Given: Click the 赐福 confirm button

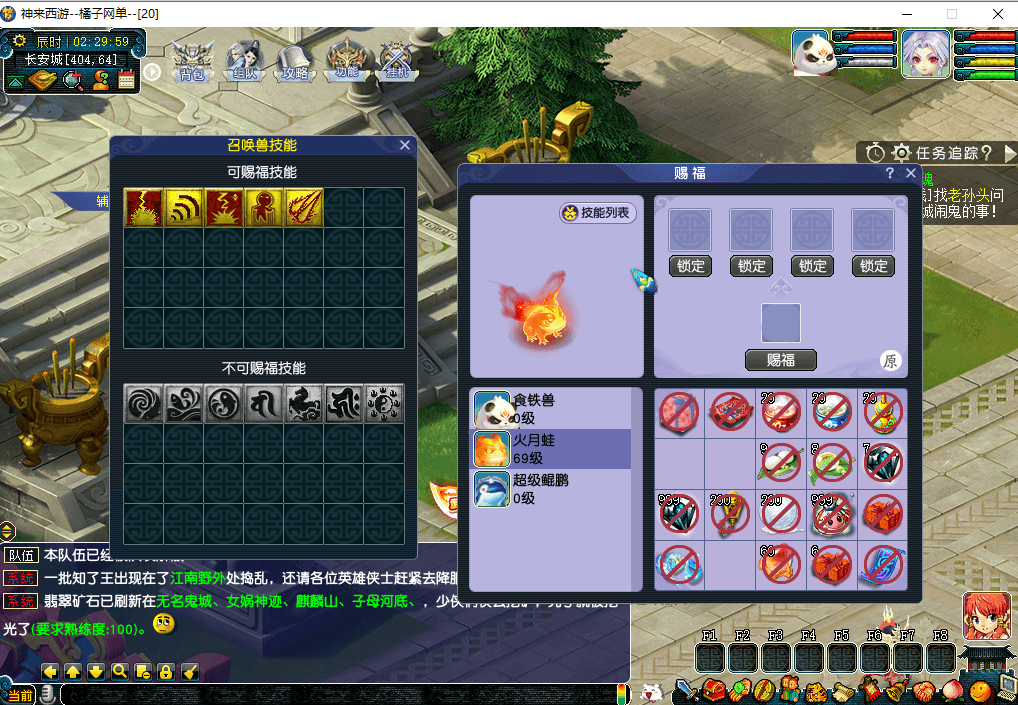Looking at the screenshot, I should [780, 360].
